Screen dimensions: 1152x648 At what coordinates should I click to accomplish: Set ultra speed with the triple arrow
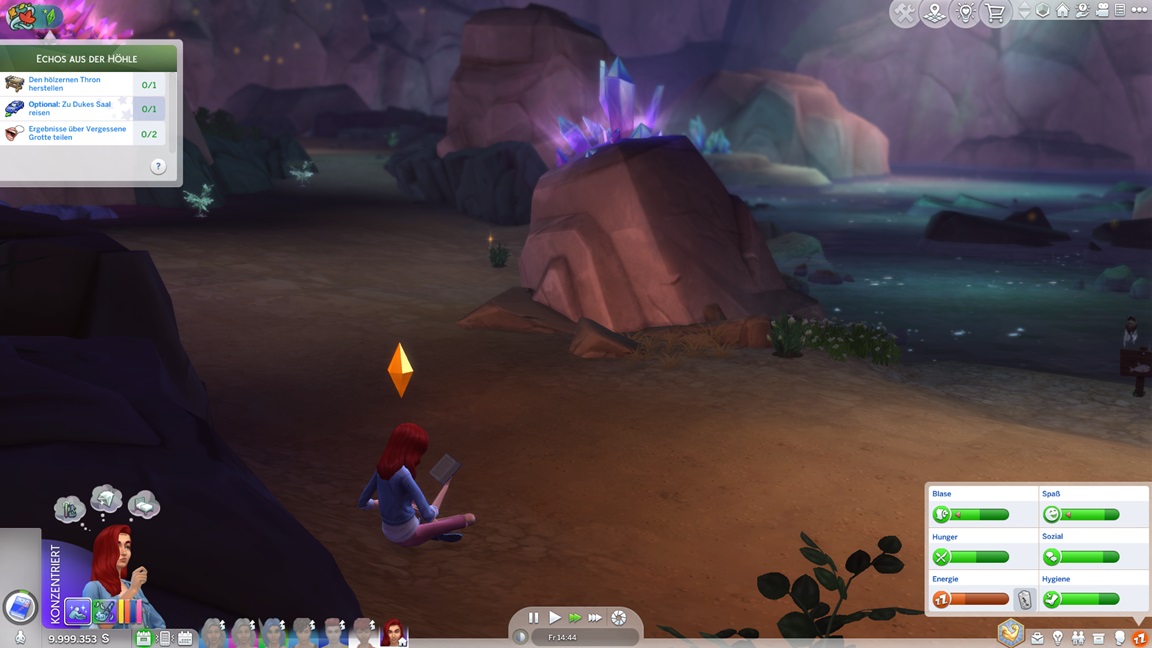(x=596, y=618)
